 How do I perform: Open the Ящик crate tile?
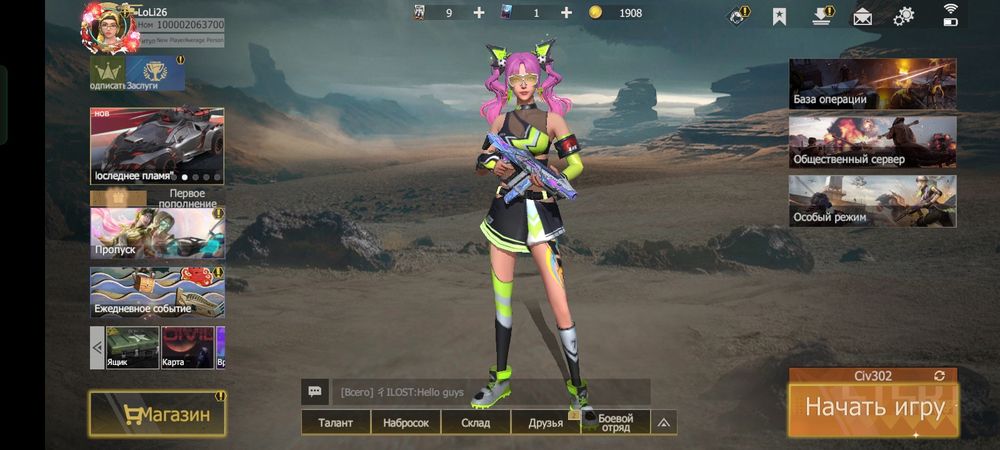click(132, 347)
